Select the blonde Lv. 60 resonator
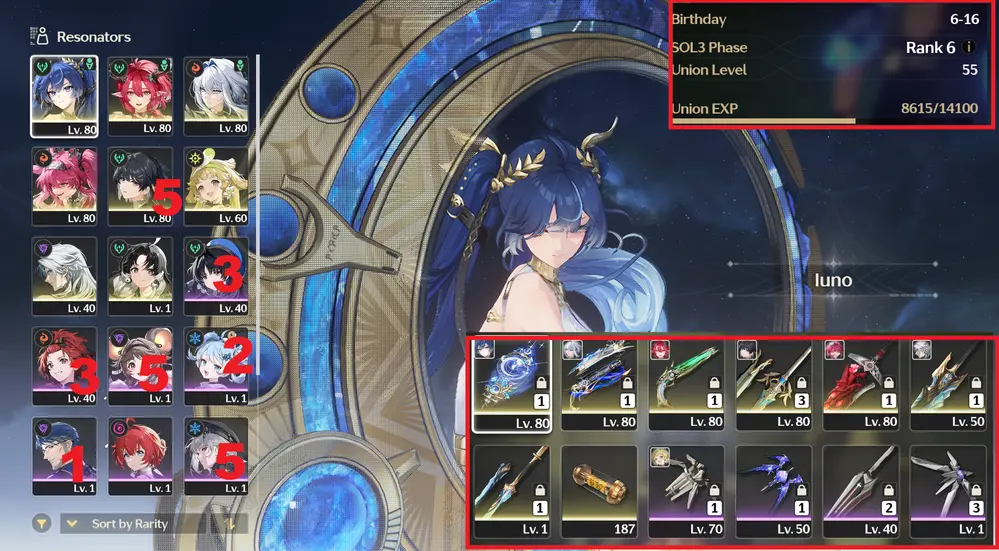This screenshot has width=999, height=551. 216,184
